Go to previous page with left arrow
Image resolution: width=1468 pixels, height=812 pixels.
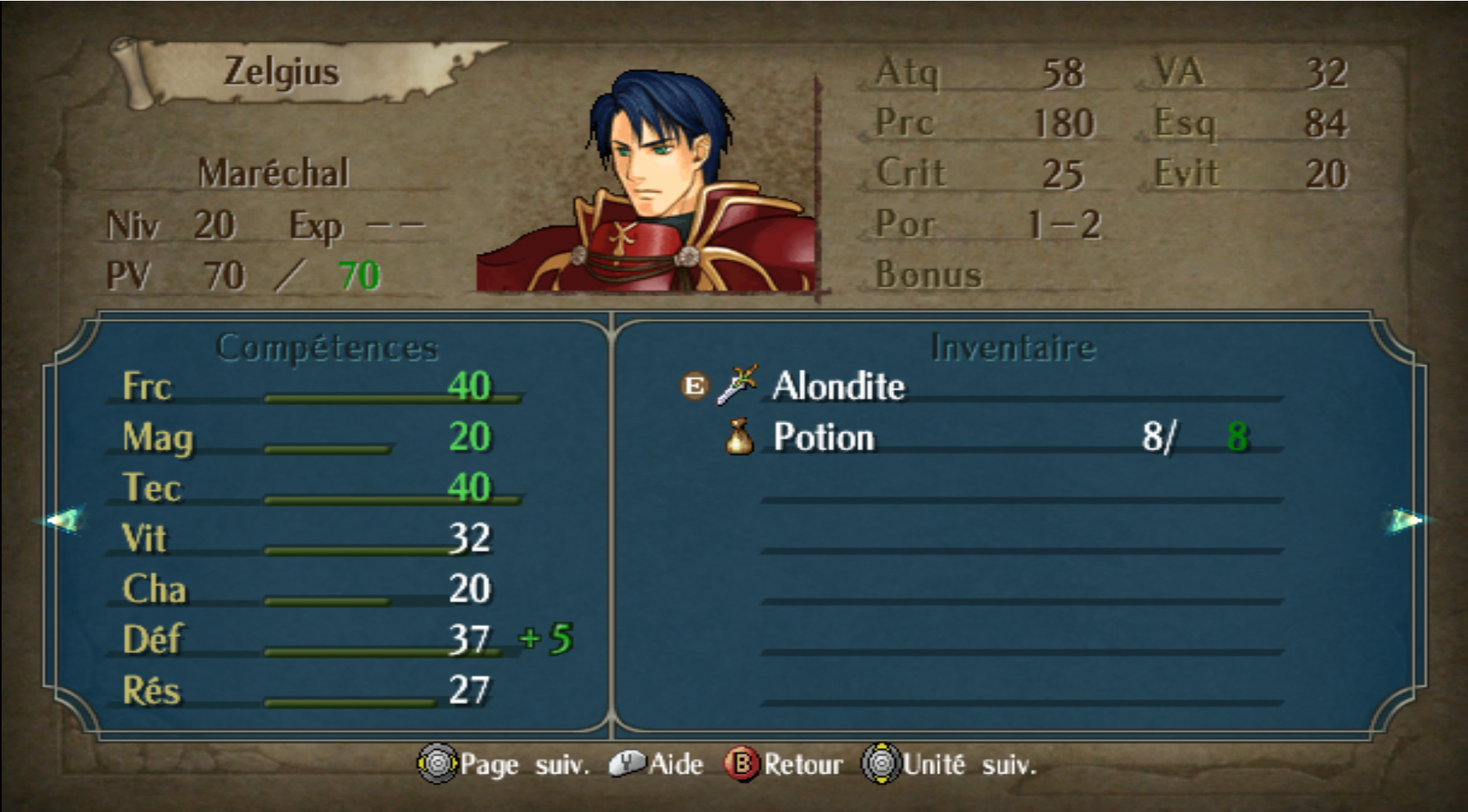tap(64, 520)
